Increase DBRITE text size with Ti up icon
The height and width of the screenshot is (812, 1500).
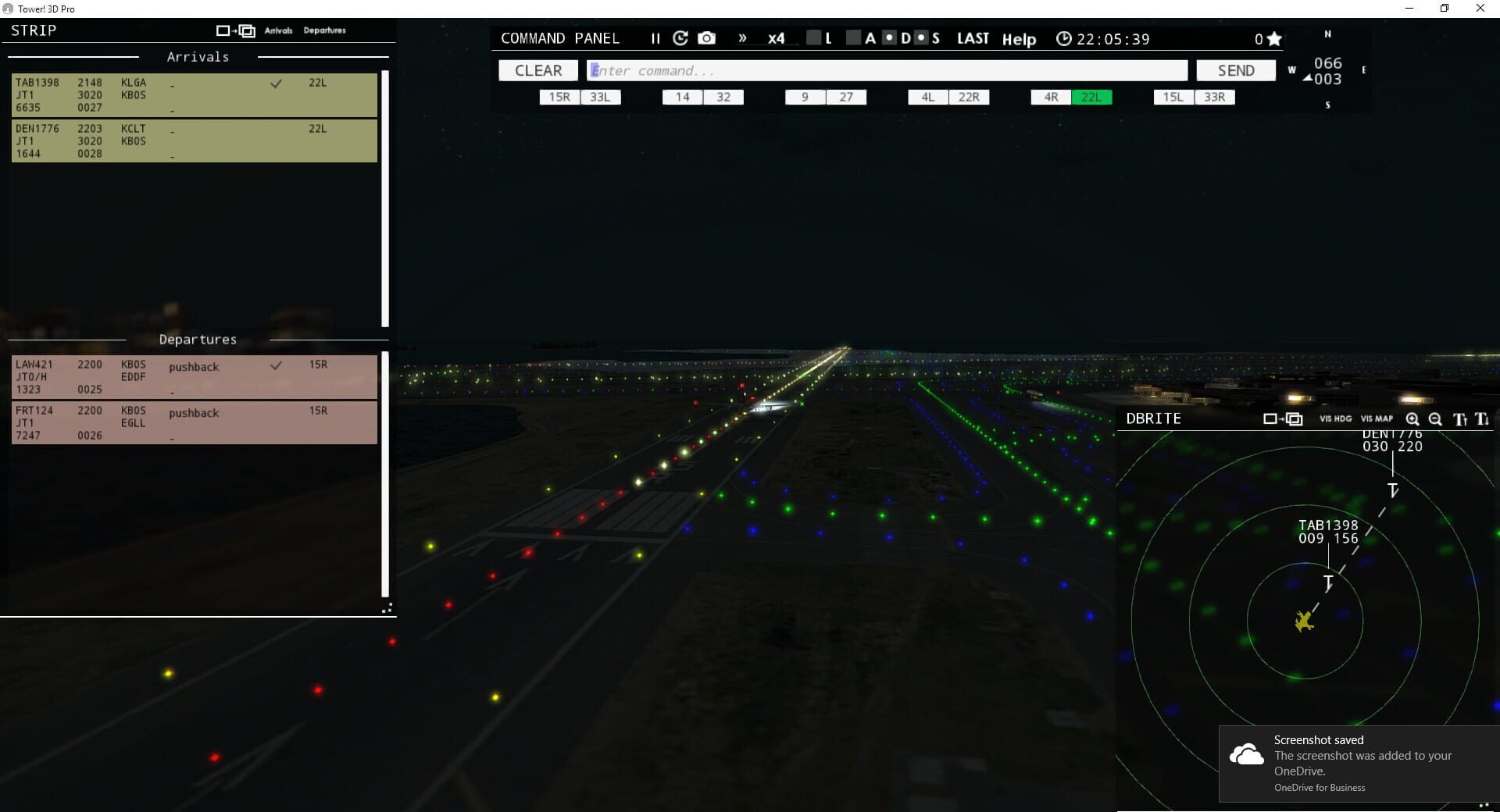[x=1459, y=420]
